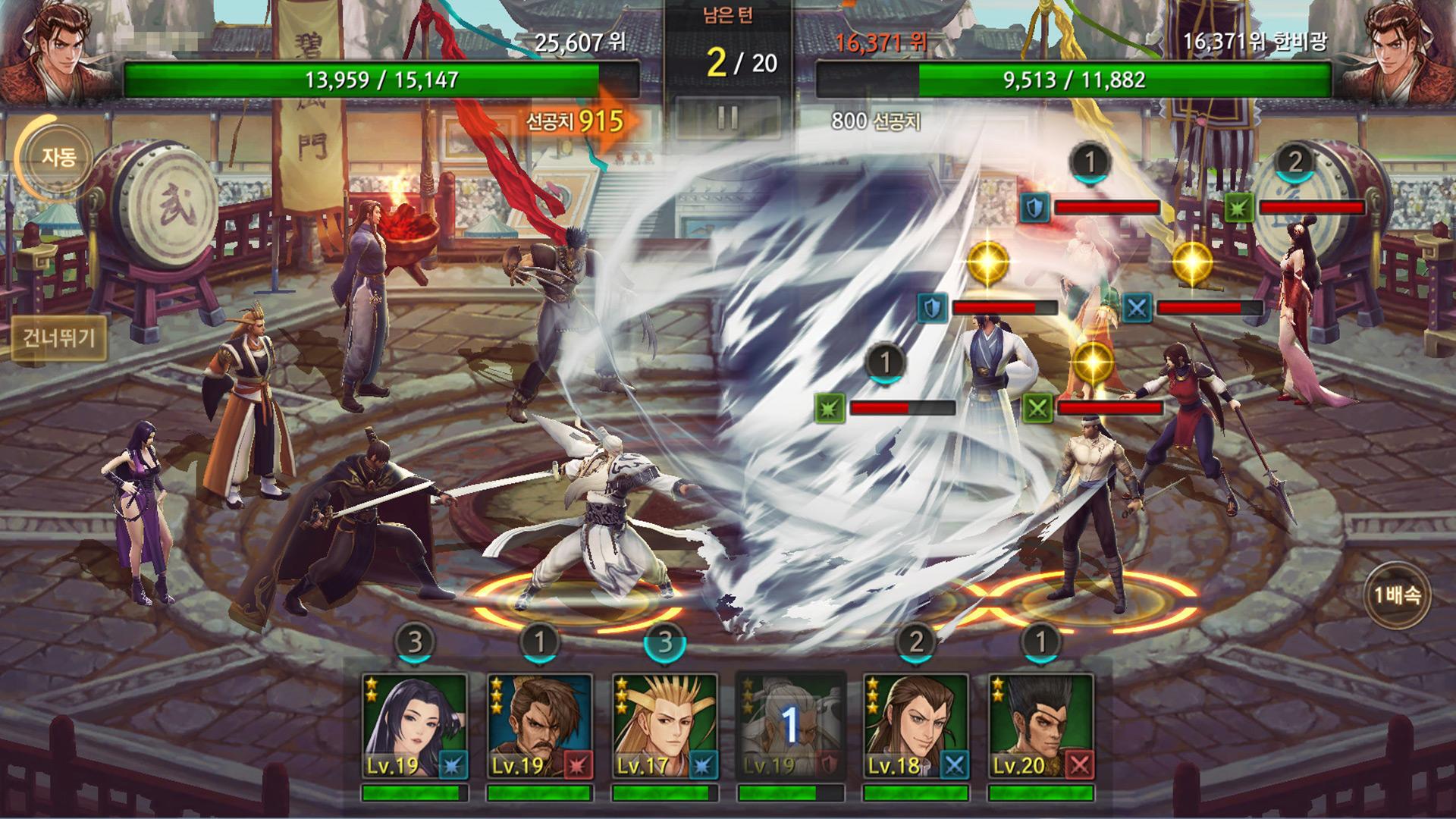Screen dimensions: 1456x819
Task: Click the 건너뛰기 skip button
Action: click(59, 338)
